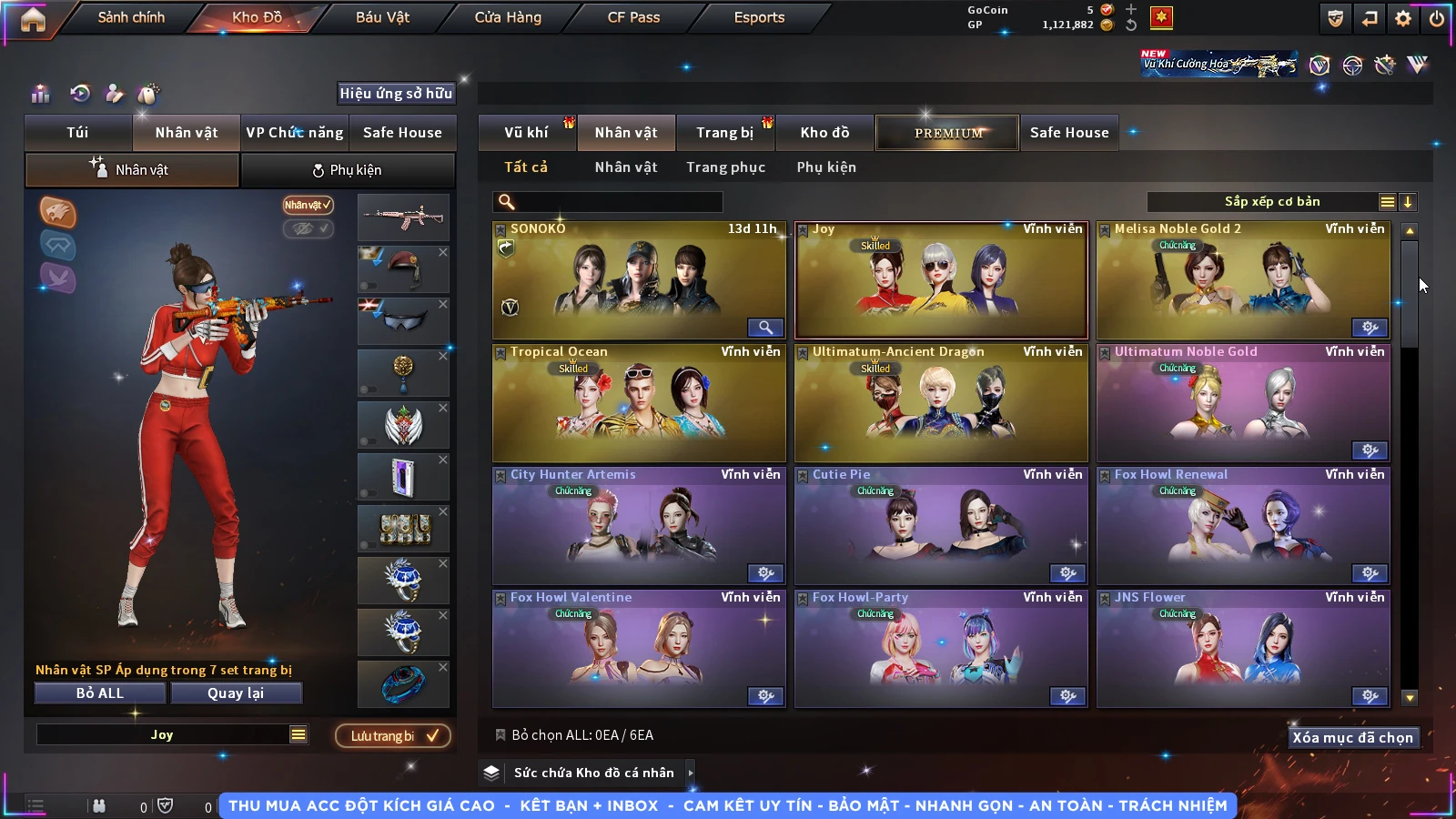The image size is (1456, 819).
Task: Click the Bỏ ALL button
Action: coord(100,693)
